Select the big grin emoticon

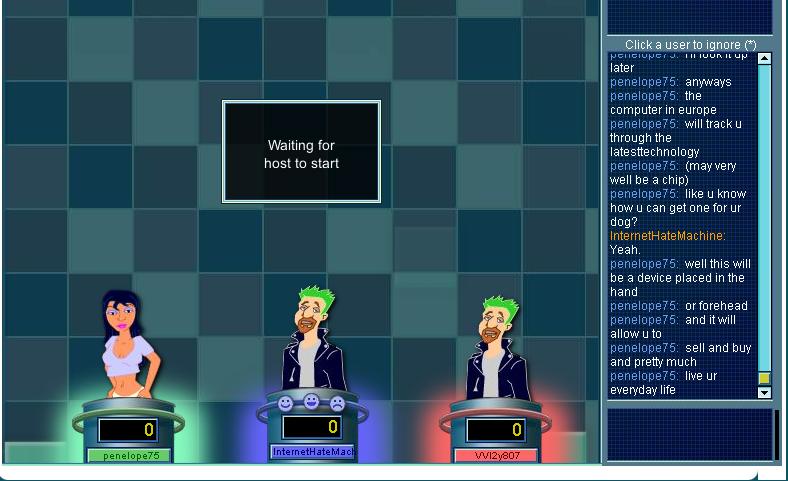coord(311,402)
